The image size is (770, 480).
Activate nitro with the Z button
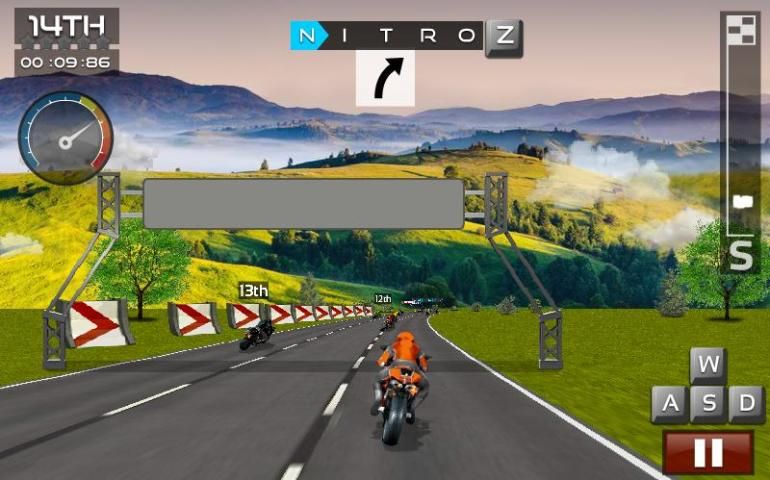click(504, 37)
